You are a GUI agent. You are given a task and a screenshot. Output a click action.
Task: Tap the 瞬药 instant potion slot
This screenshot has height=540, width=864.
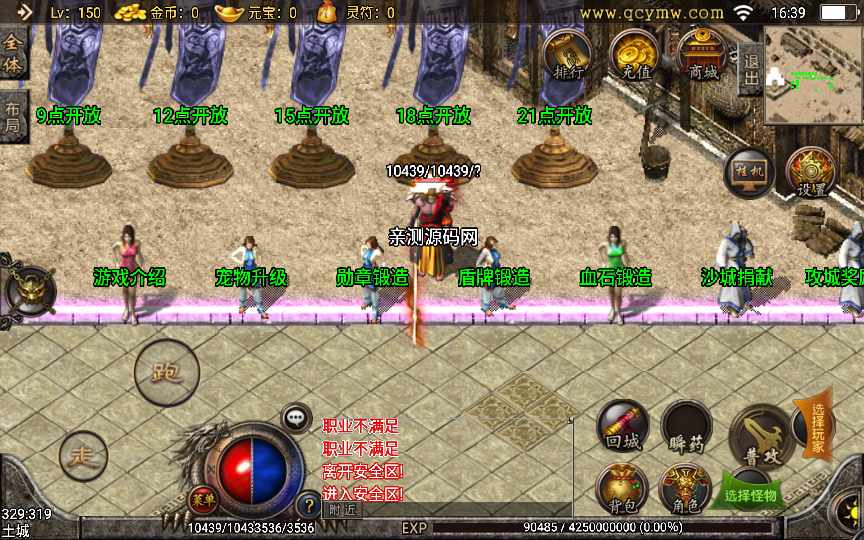point(687,427)
